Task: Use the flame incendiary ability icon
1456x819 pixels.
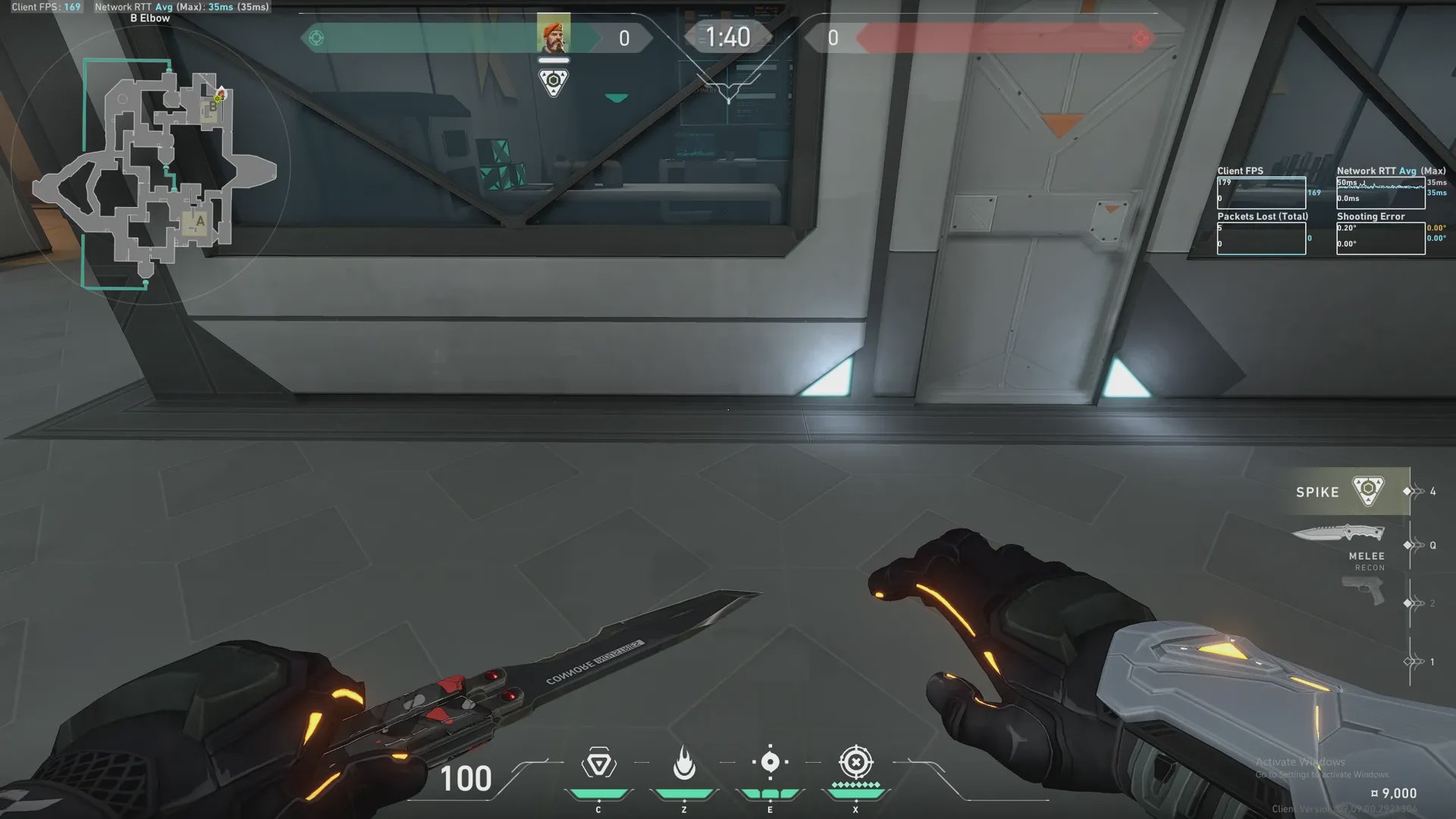Action: pyautogui.click(x=684, y=764)
